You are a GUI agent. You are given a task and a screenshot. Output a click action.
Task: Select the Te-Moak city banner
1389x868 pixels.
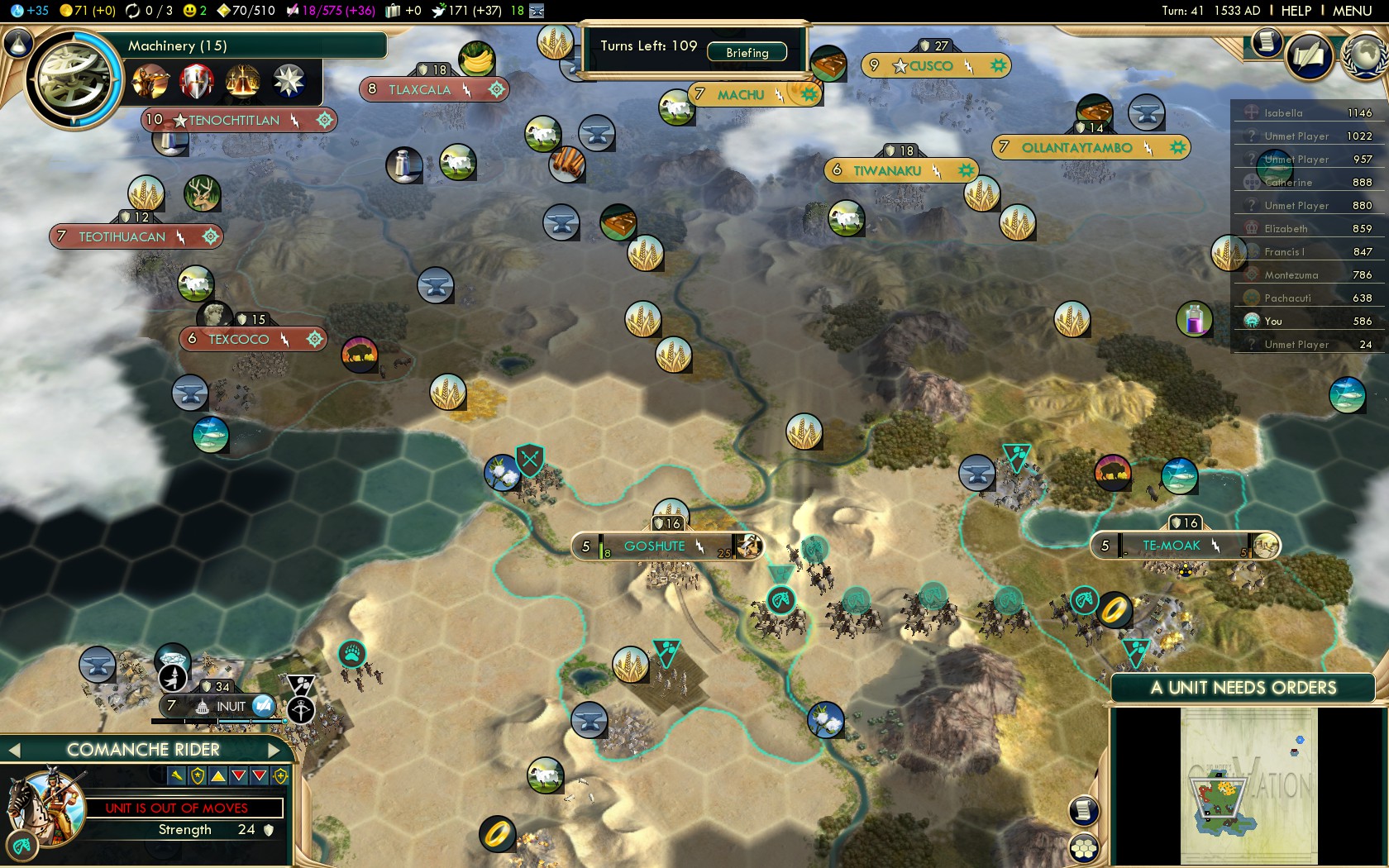[1171, 546]
